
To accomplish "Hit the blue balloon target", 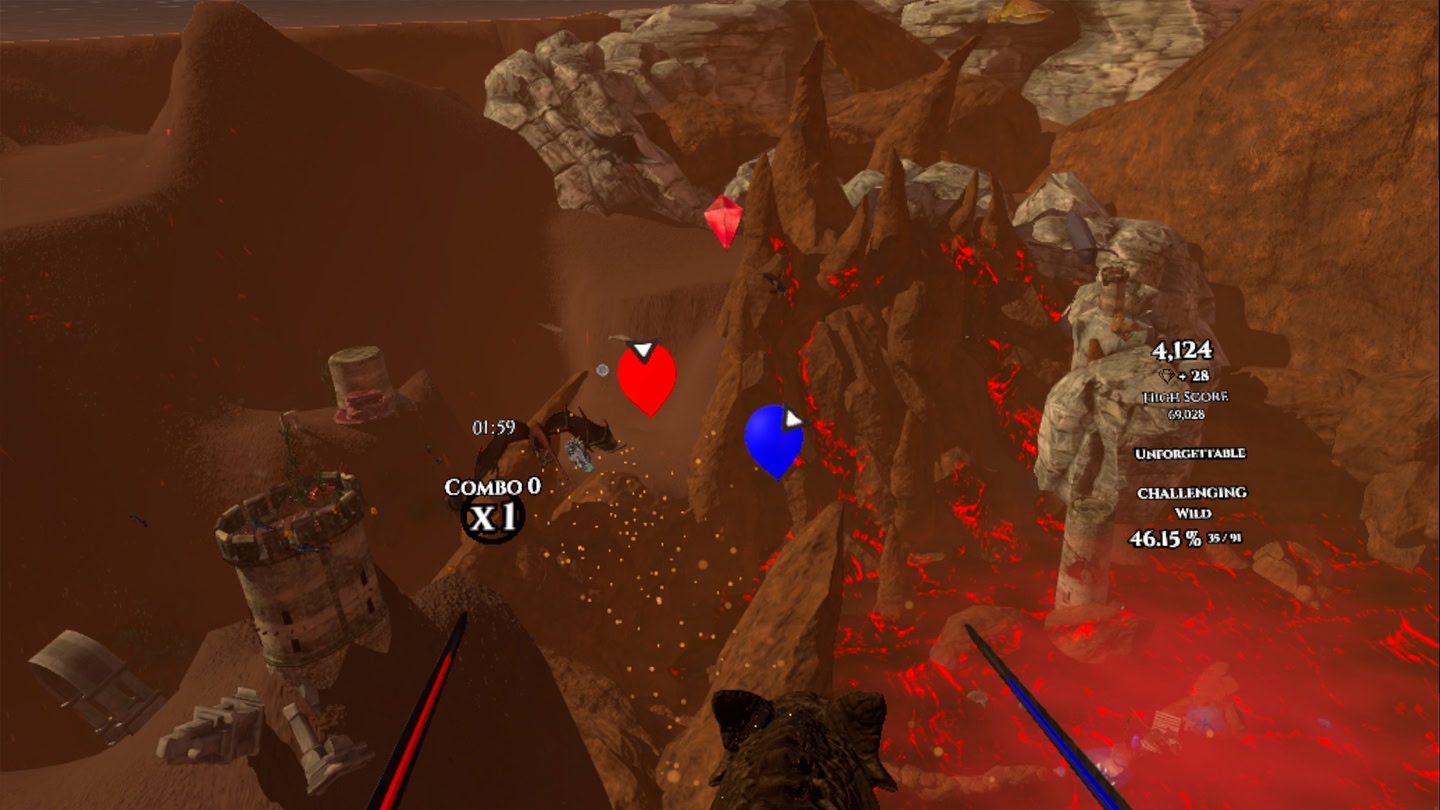I will [x=773, y=438].
